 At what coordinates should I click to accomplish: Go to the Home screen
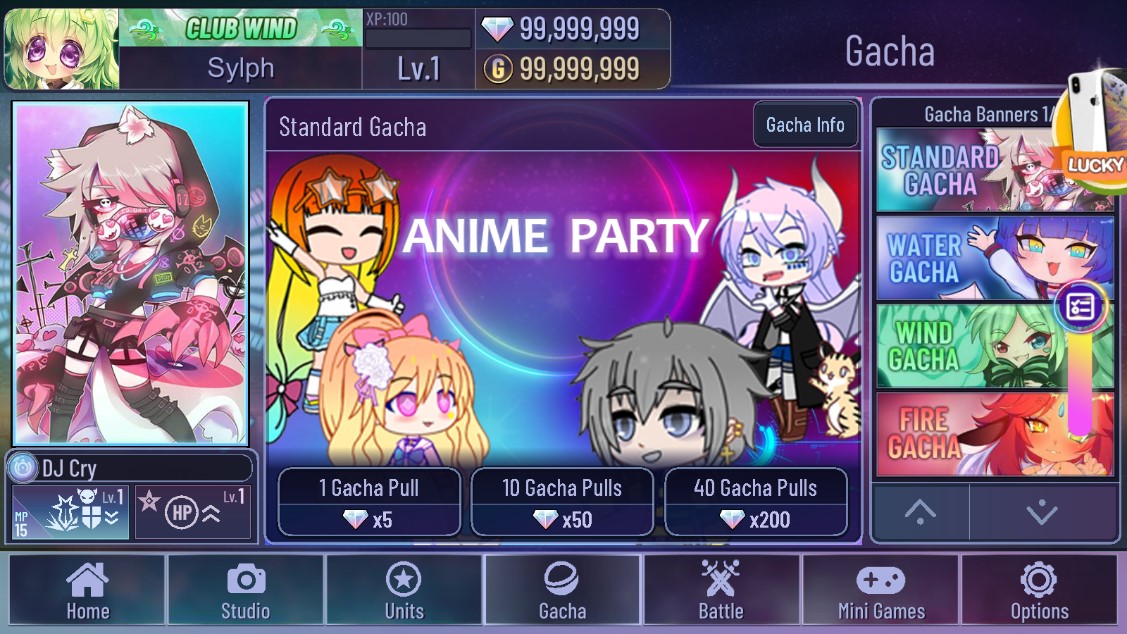(x=87, y=590)
